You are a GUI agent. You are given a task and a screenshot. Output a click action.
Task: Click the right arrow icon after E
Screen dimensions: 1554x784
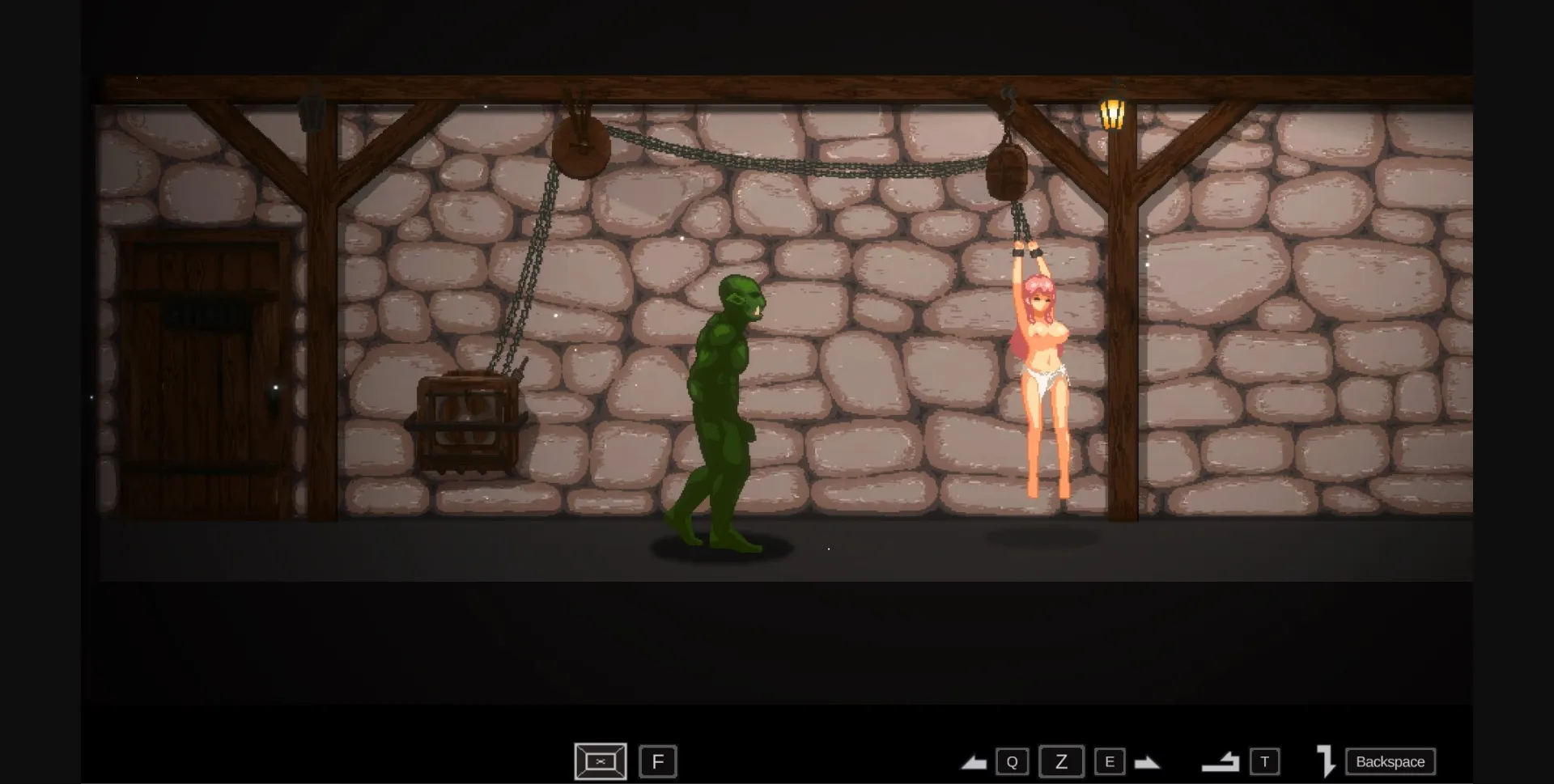coord(1148,761)
